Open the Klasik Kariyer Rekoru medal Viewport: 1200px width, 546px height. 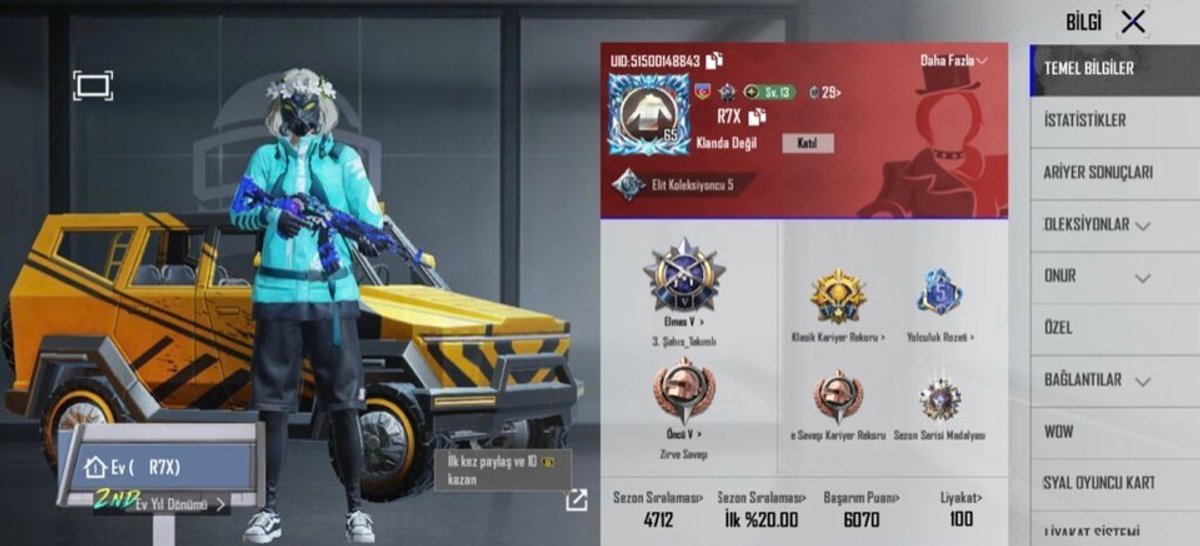pyautogui.click(x=838, y=297)
